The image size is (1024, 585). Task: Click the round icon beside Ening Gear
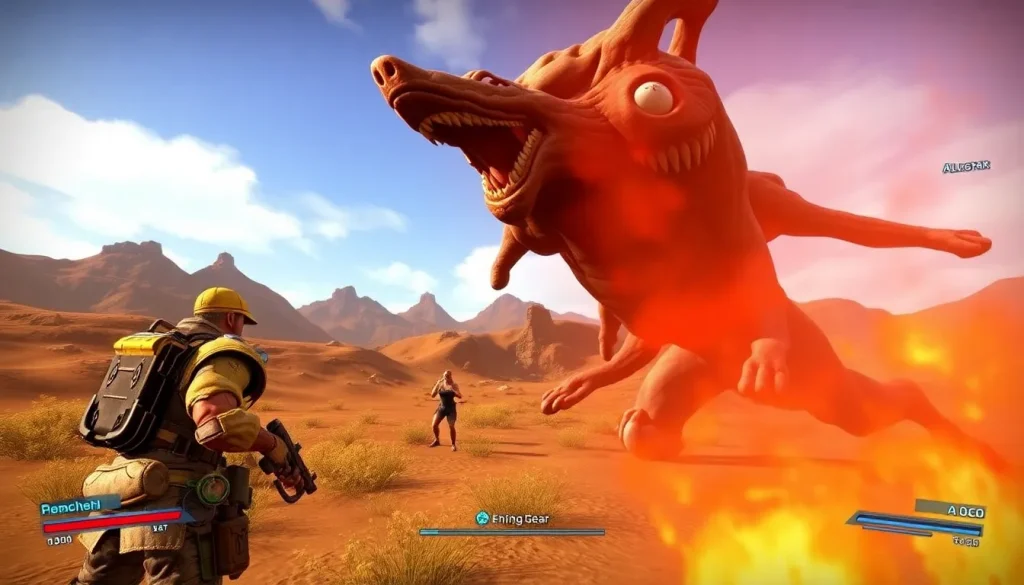pyautogui.click(x=482, y=518)
